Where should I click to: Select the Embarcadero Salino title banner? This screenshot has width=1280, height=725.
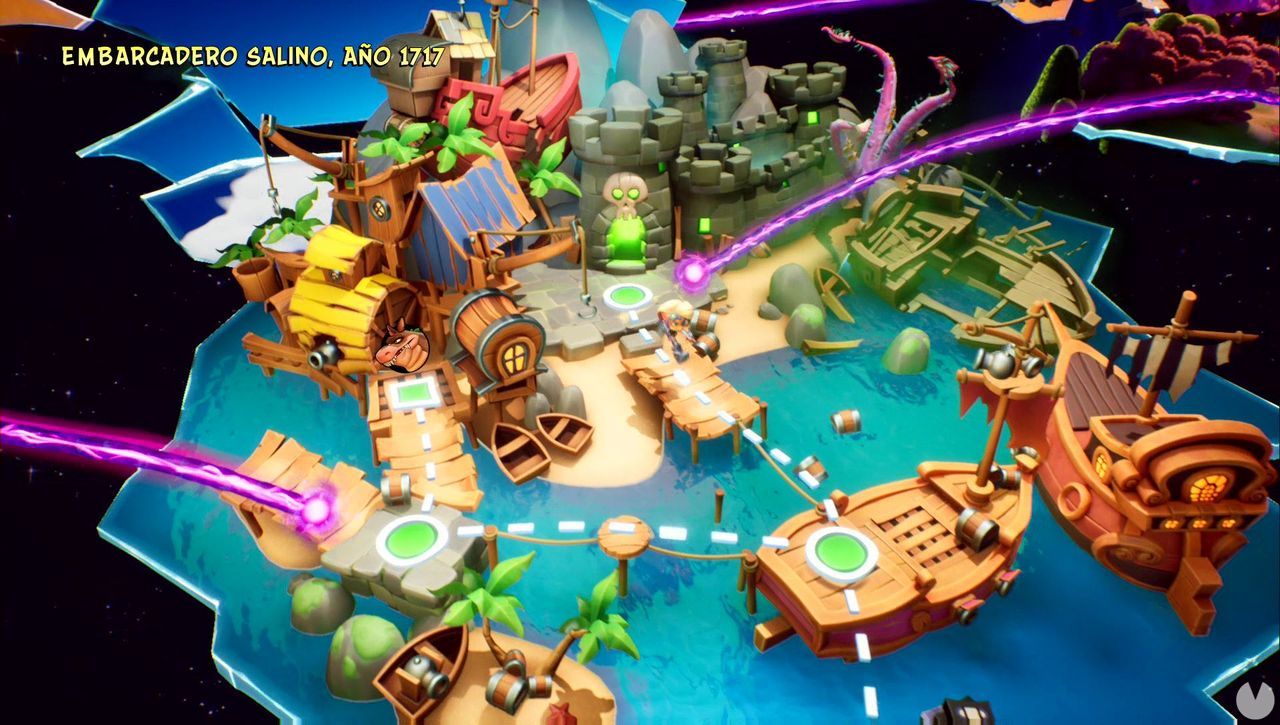(x=252, y=58)
